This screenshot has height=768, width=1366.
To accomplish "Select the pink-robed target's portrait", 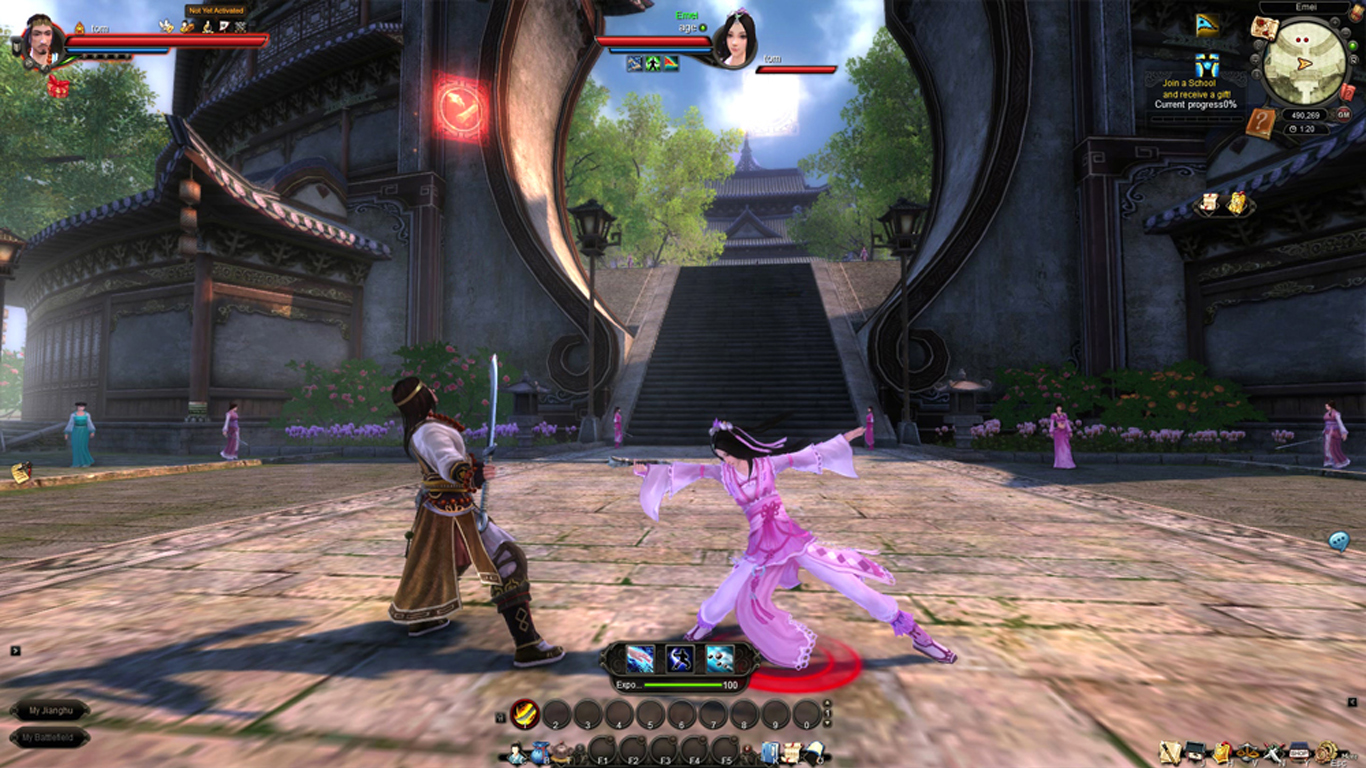I will (x=734, y=42).
